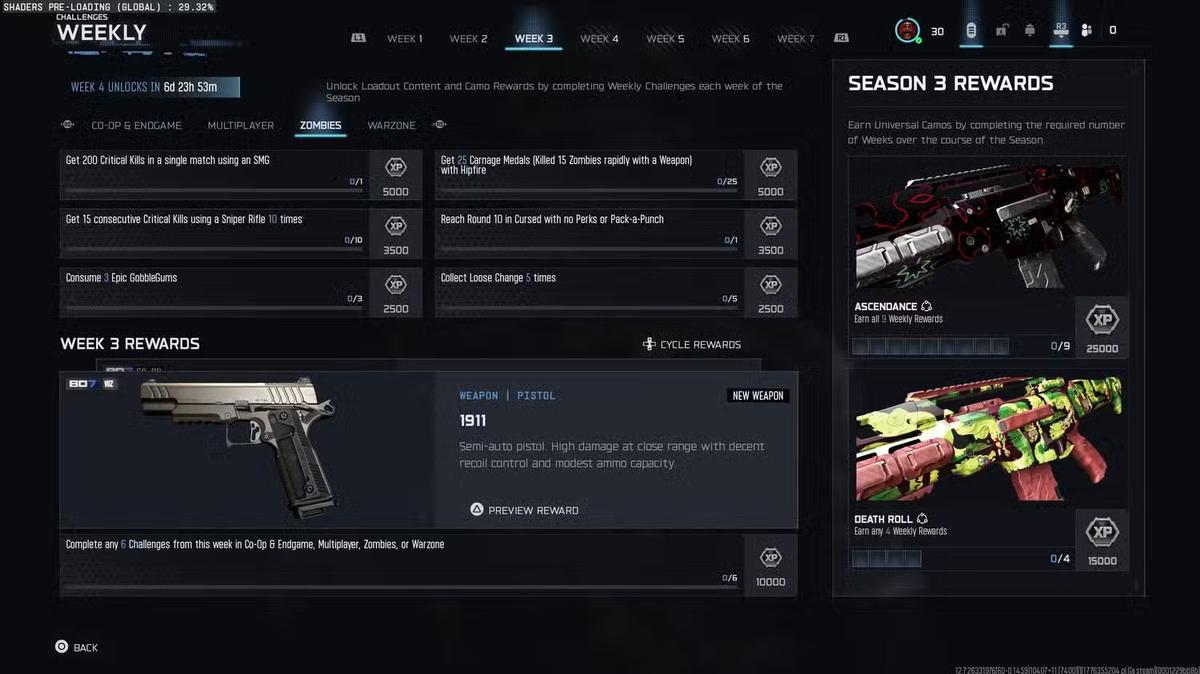Select the Week 4 tab
Image resolution: width=1200 pixels, height=674 pixels.
click(600, 39)
